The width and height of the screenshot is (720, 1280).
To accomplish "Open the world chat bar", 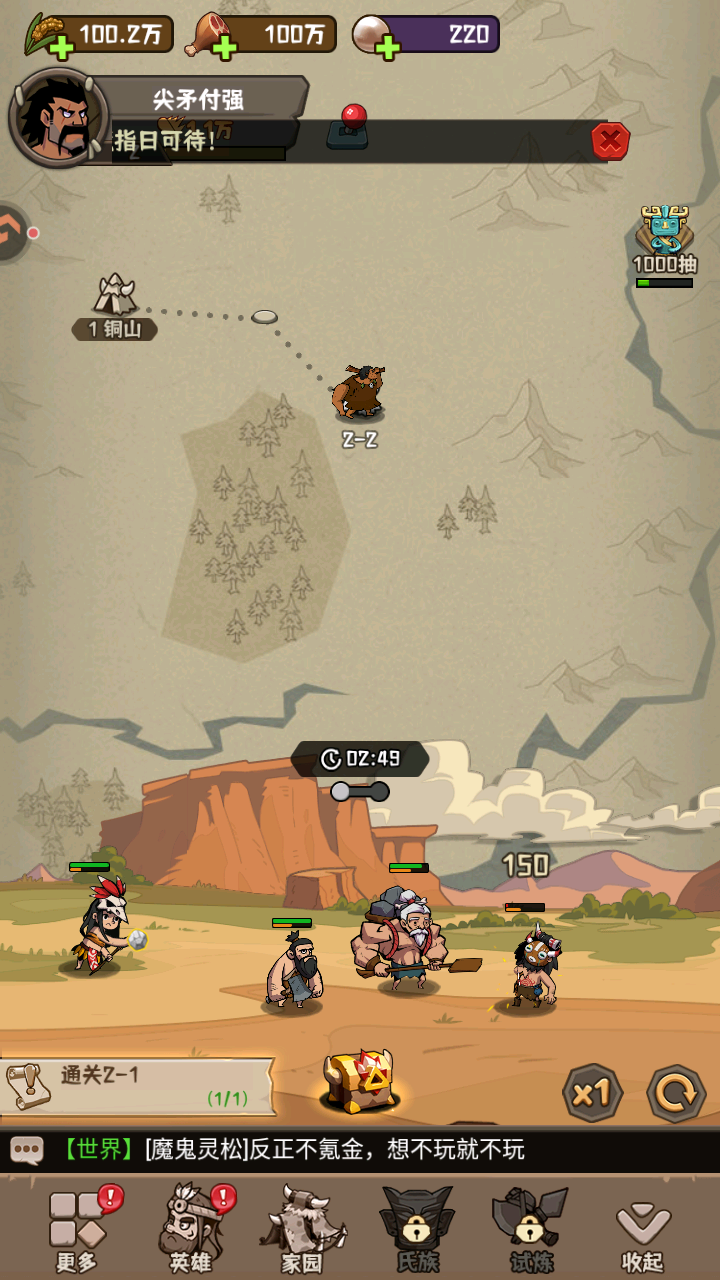I will (360, 1150).
